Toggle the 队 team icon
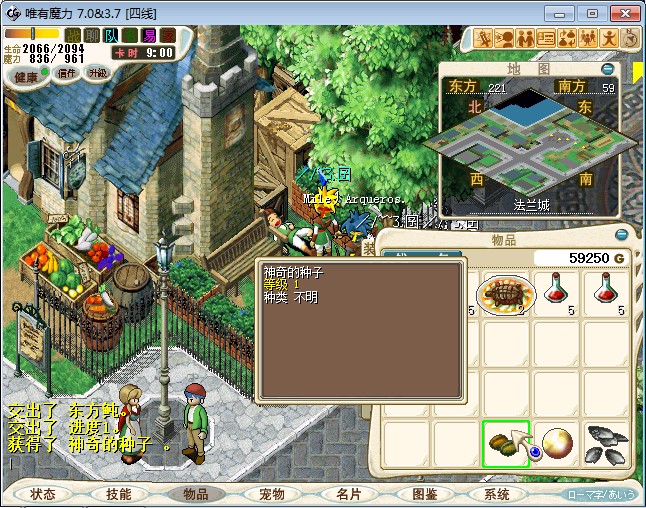Image resolution: width=646 pixels, height=508 pixels. tap(111, 35)
